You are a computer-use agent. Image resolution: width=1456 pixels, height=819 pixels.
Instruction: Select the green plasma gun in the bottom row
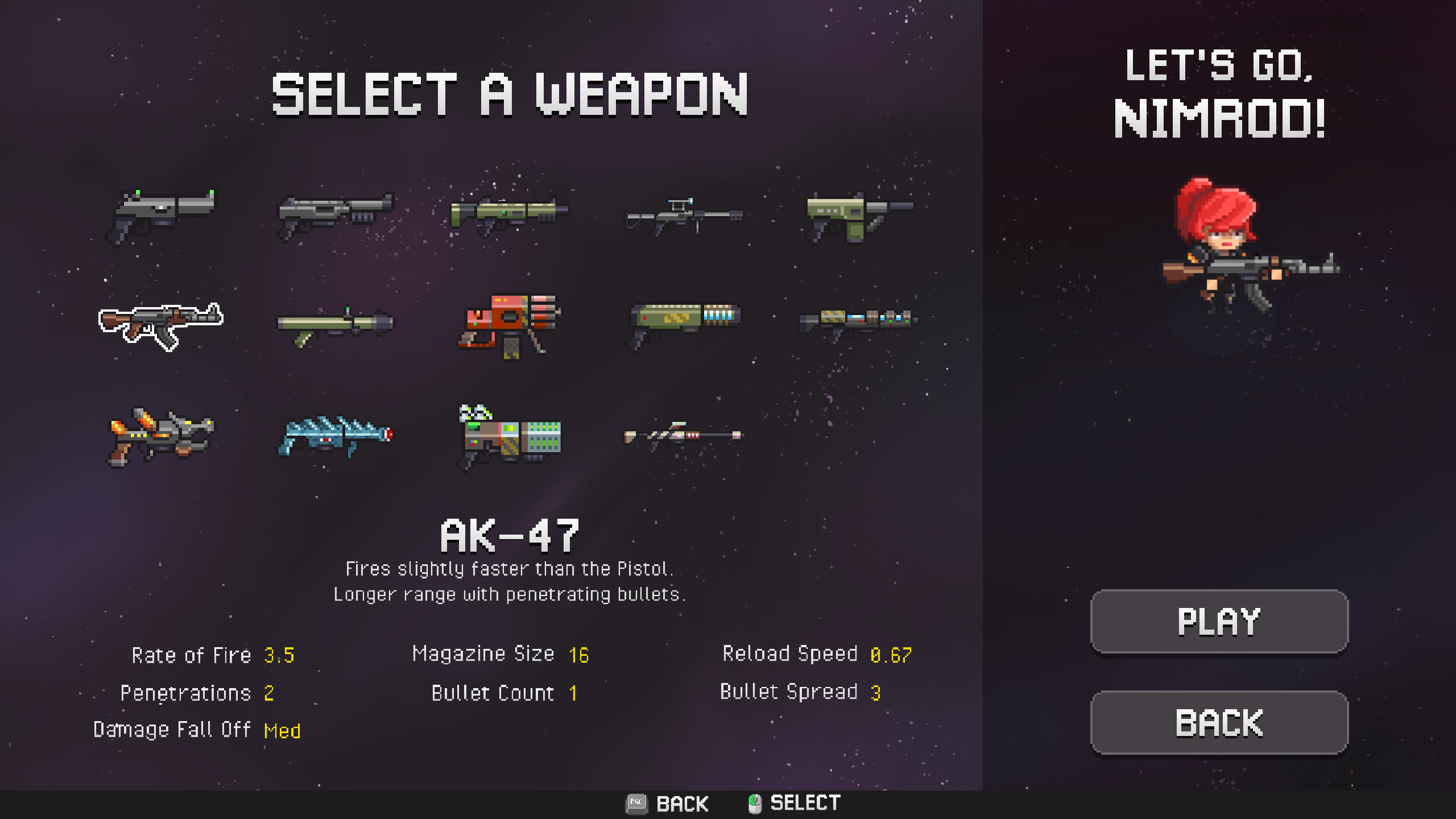[509, 438]
